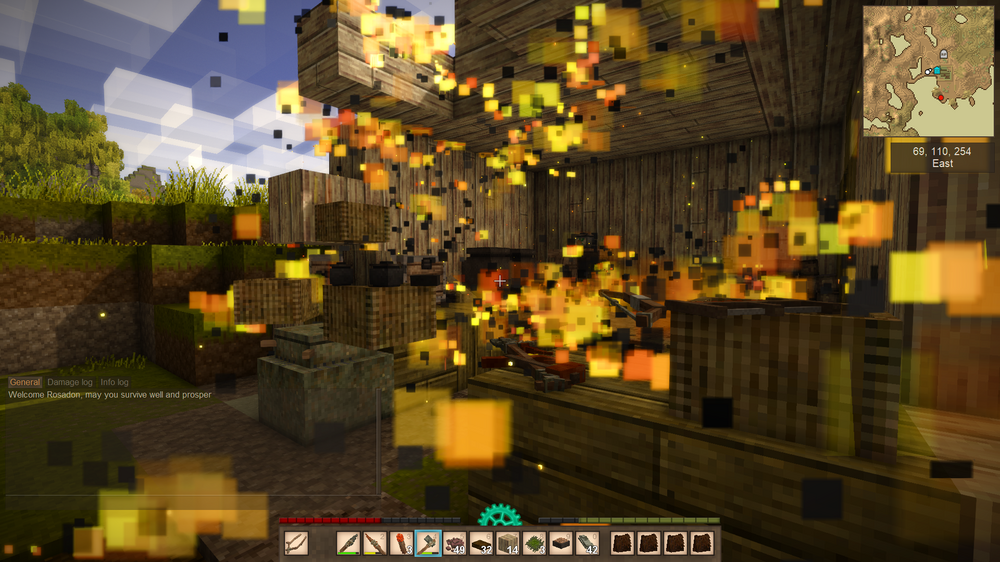Select the stack of 42 in slot 0
The image size is (1000, 562).
point(587,544)
